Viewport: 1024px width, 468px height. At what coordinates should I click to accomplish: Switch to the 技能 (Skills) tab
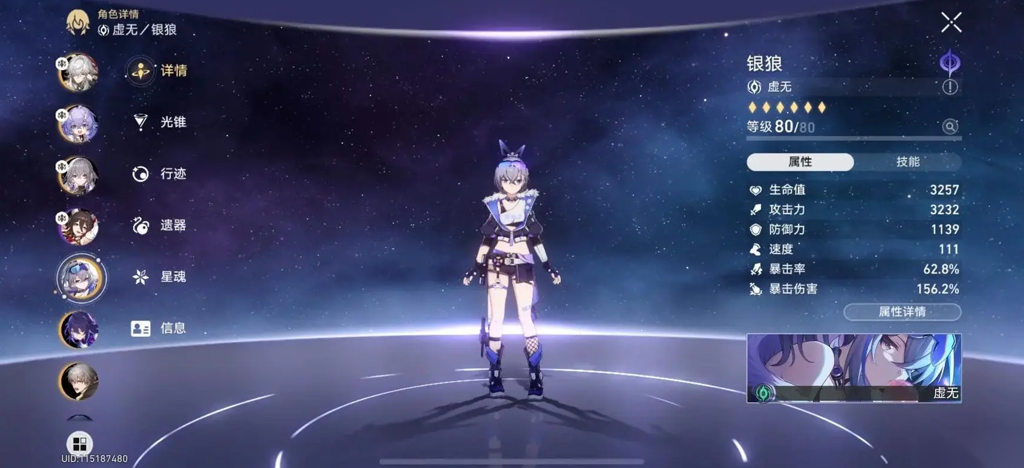tap(907, 162)
